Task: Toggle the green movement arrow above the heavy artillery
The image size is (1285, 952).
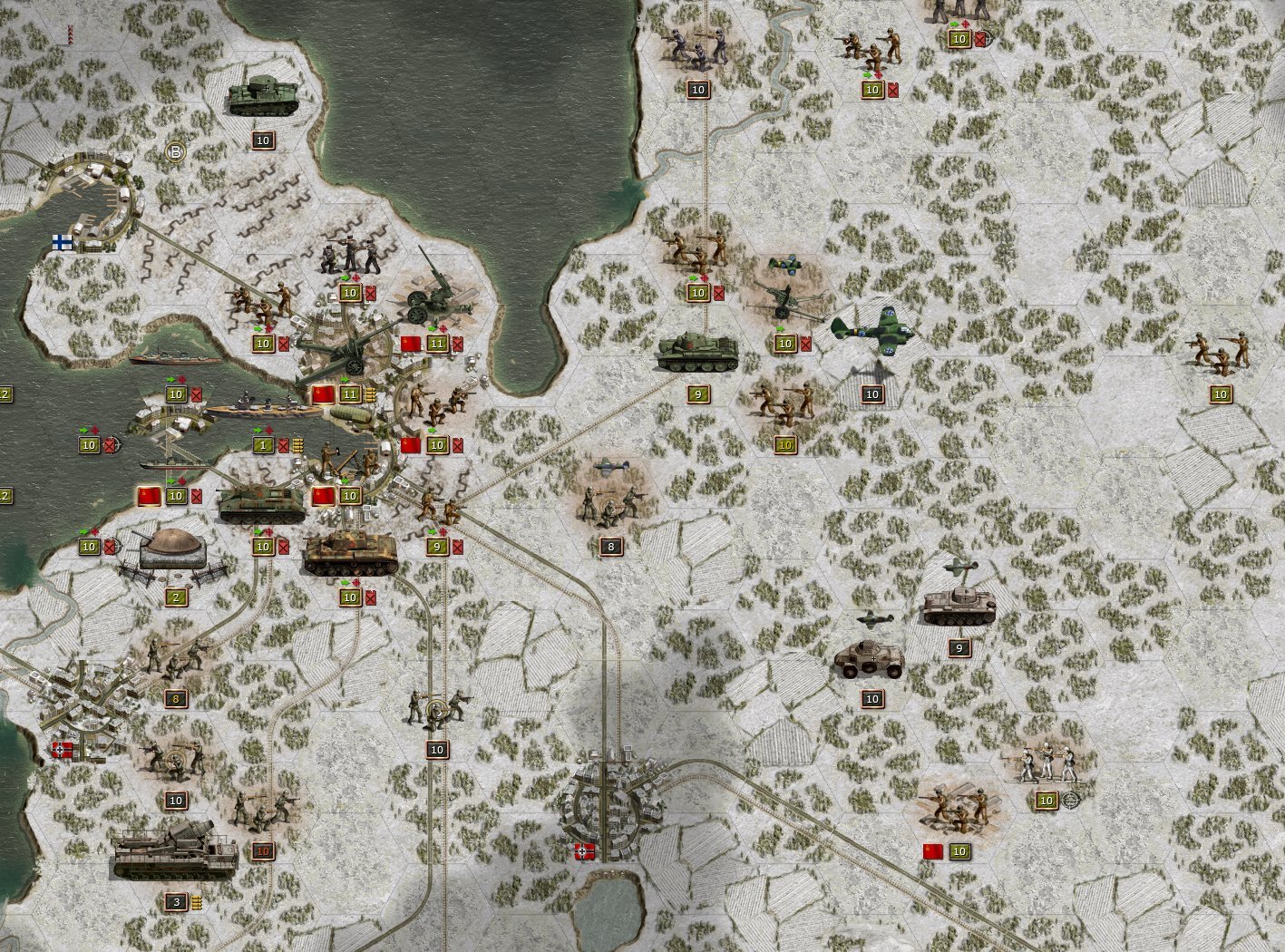Action: [342, 379]
